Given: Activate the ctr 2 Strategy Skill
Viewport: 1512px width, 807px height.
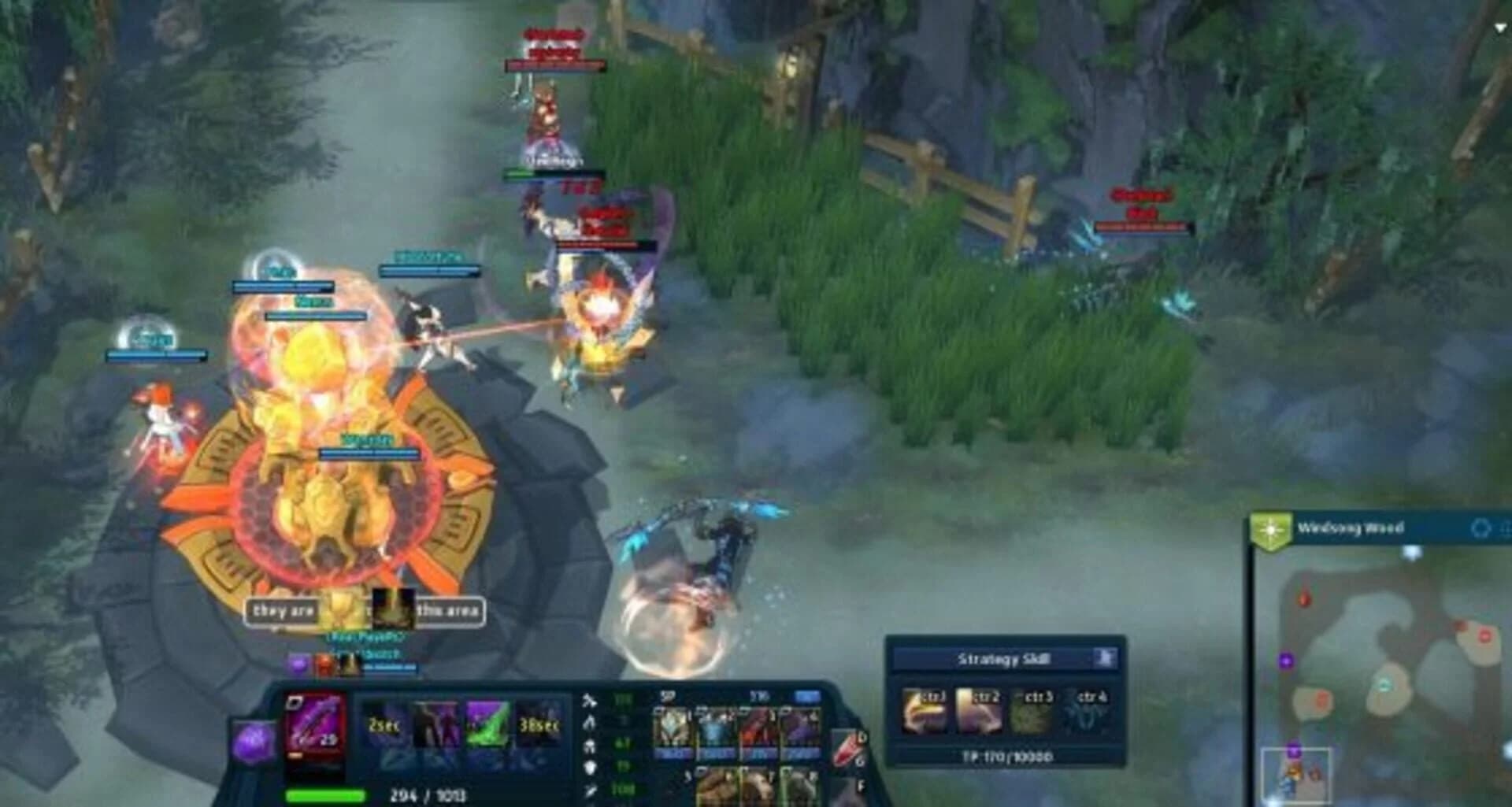Looking at the screenshot, I should [x=978, y=709].
